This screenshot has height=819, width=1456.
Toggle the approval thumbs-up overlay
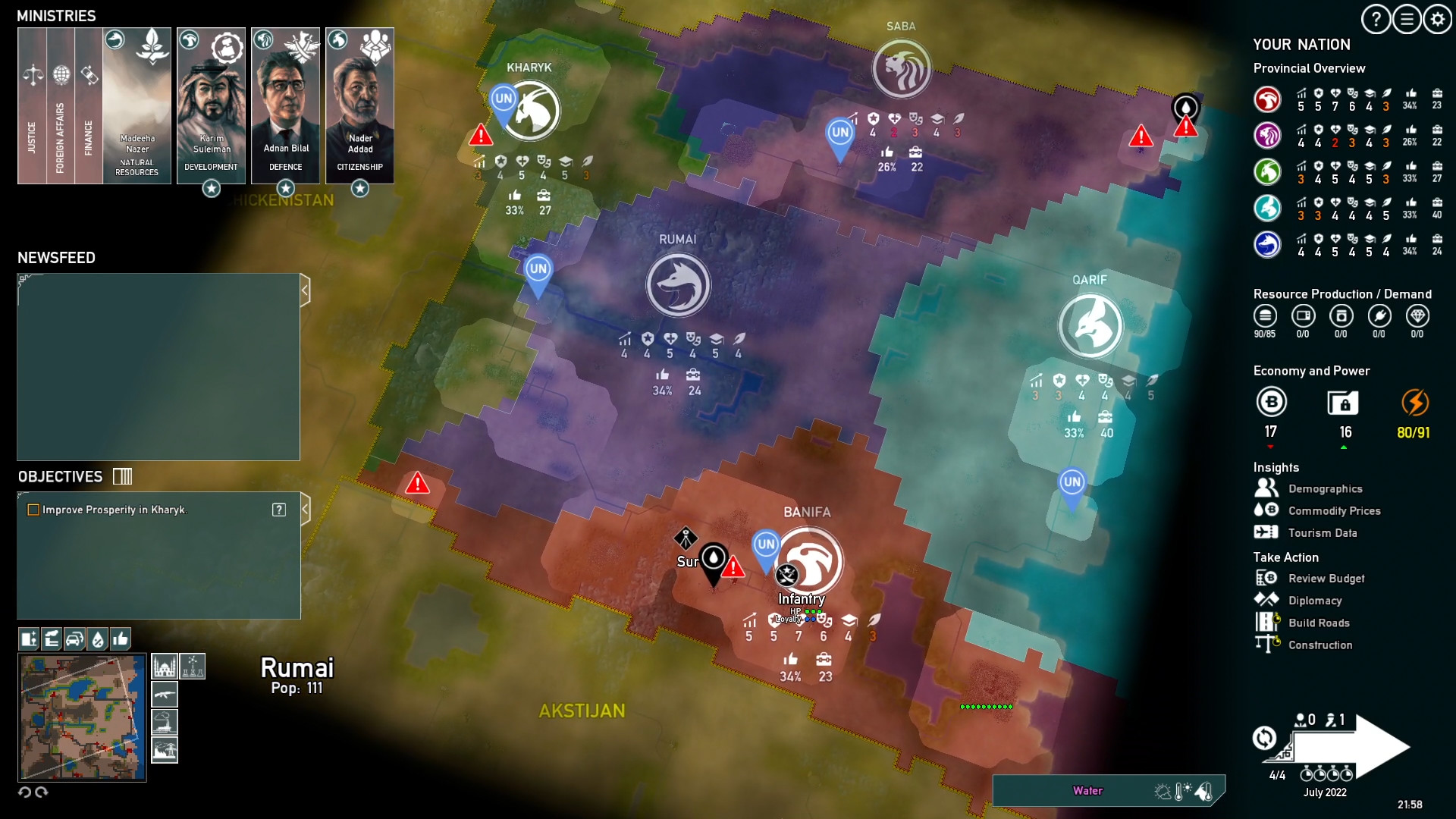coord(119,639)
